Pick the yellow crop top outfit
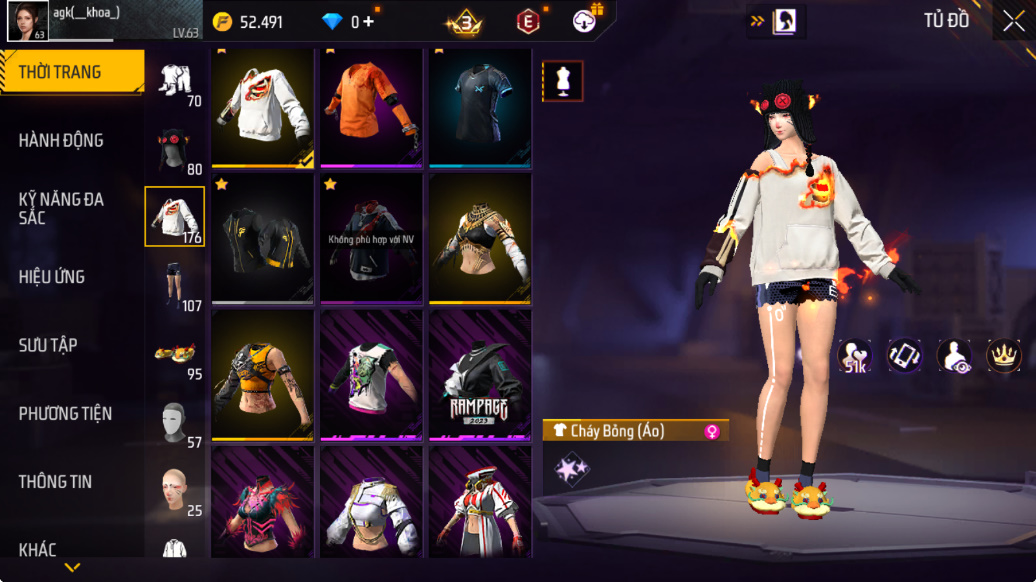Image resolution: width=1036 pixels, height=582 pixels. [264, 375]
